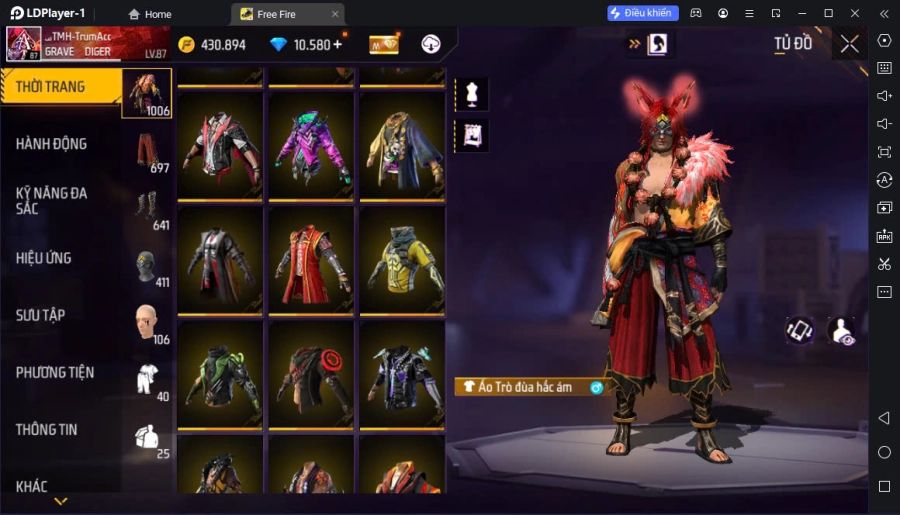Add diamonds with the plus button

(x=337, y=44)
